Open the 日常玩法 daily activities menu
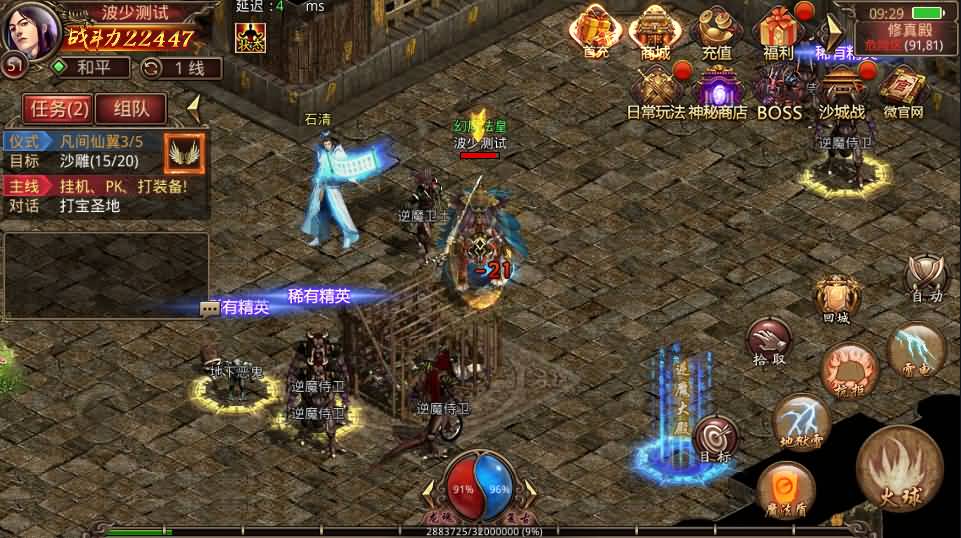This screenshot has width=961, height=538. click(657, 92)
